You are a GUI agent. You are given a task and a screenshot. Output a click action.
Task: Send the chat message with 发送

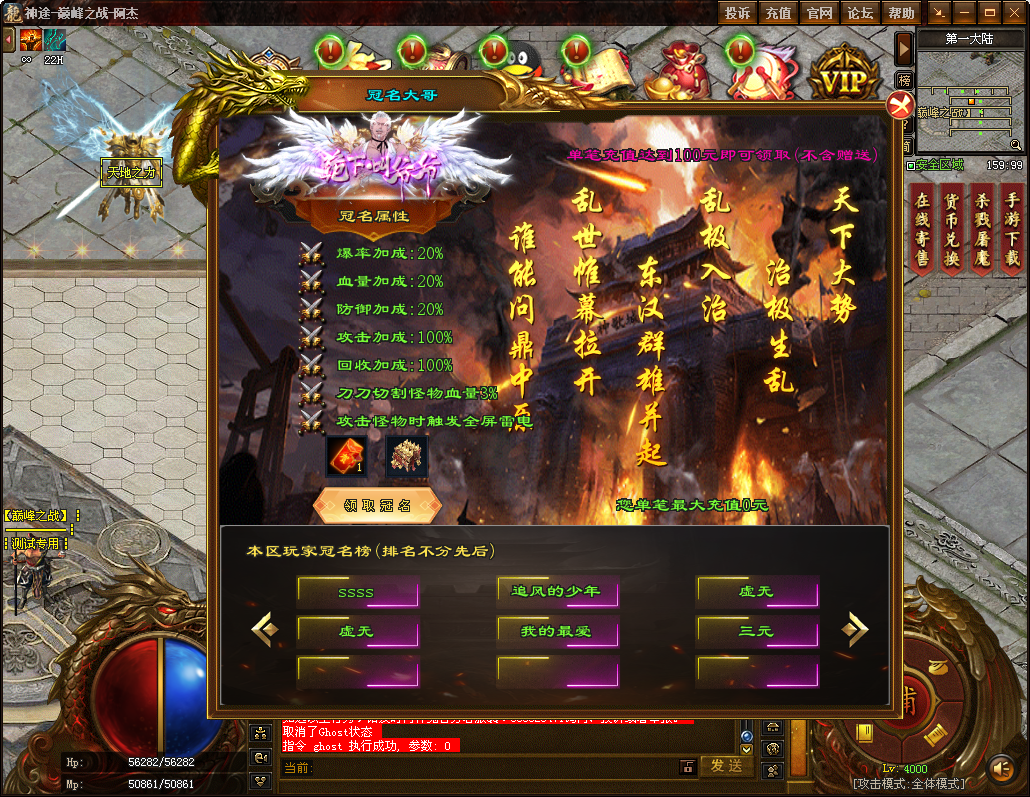point(727,766)
